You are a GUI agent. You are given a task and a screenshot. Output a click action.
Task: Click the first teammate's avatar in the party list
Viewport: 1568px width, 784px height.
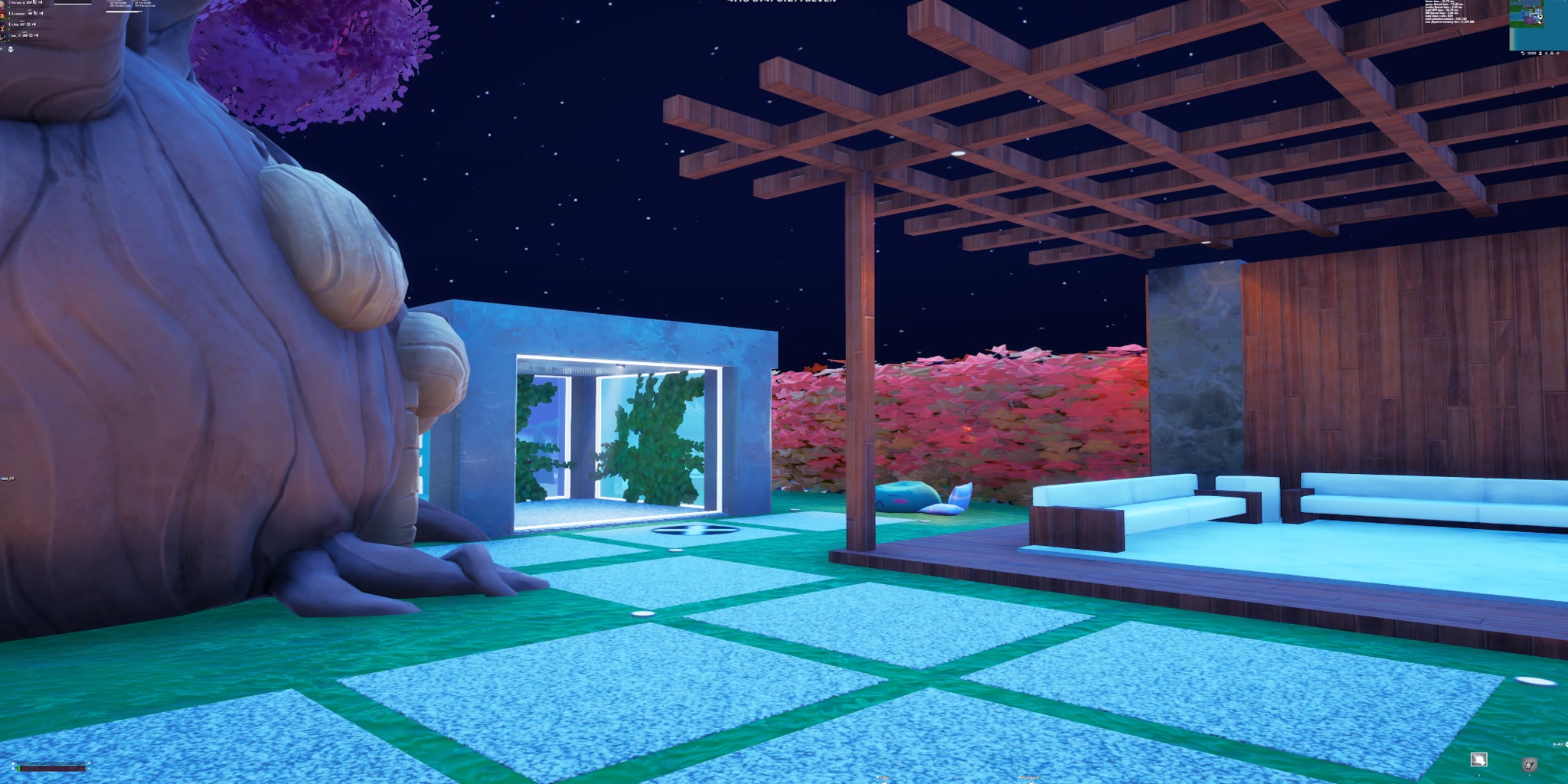tap(2, 3)
